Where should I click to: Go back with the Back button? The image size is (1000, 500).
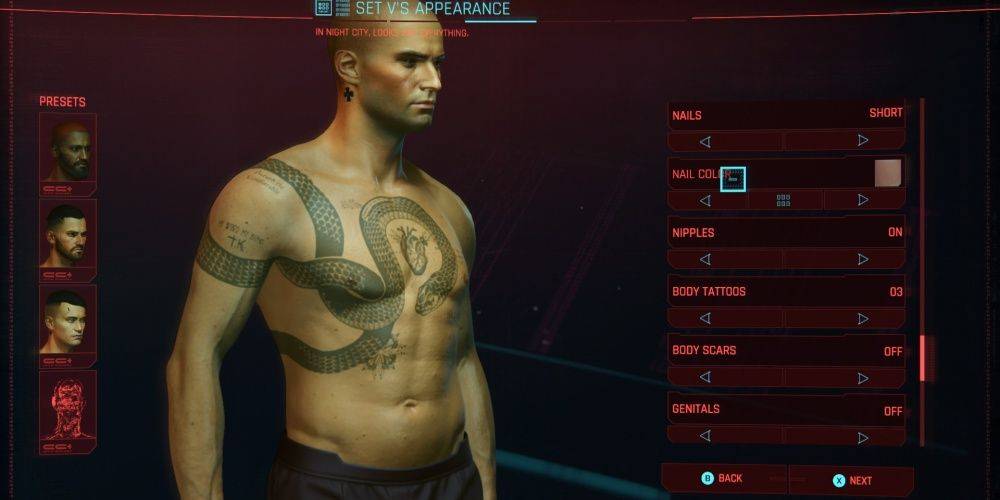(x=724, y=479)
